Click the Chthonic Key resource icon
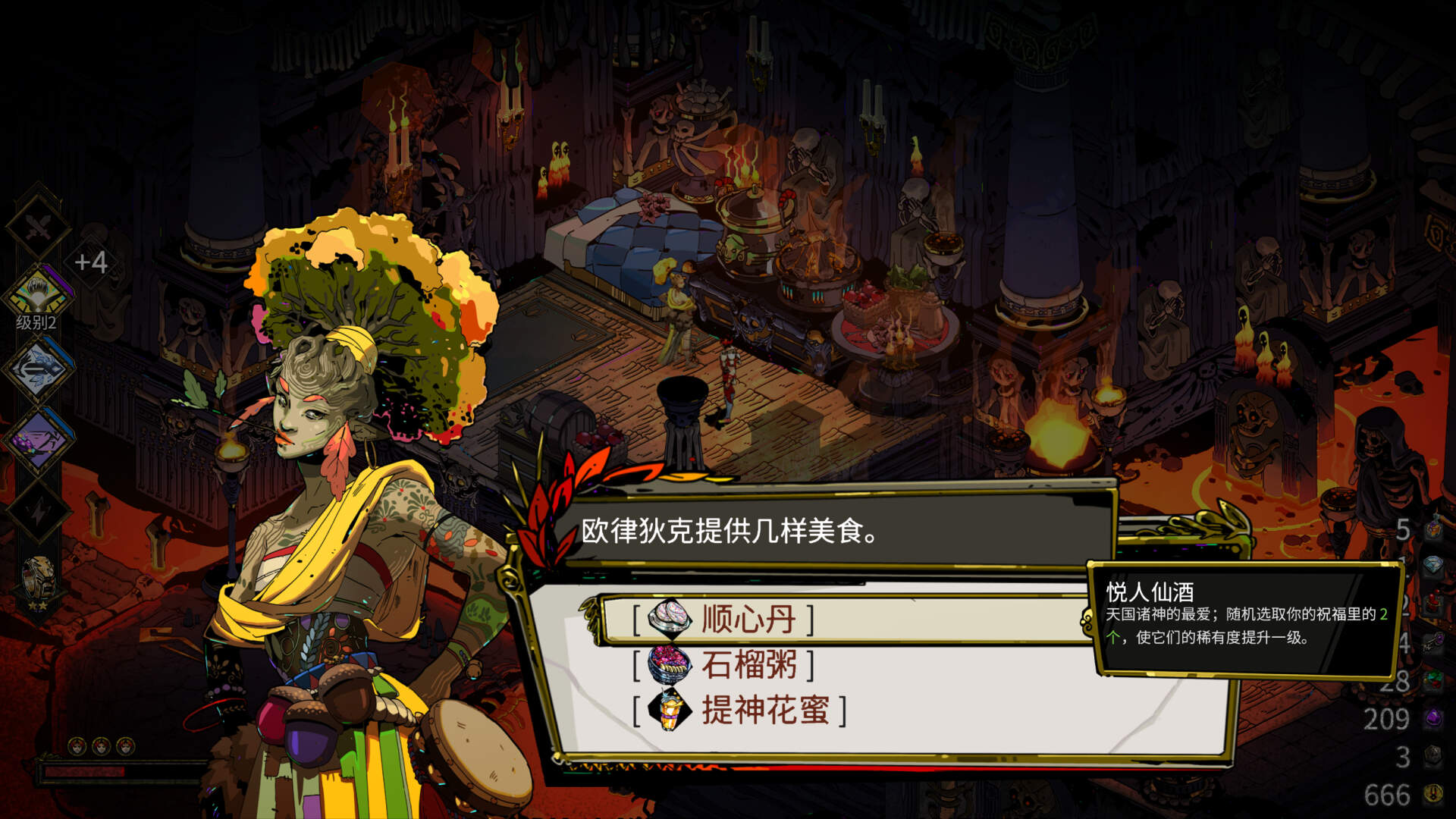1456x819 pixels. (x=1433, y=642)
